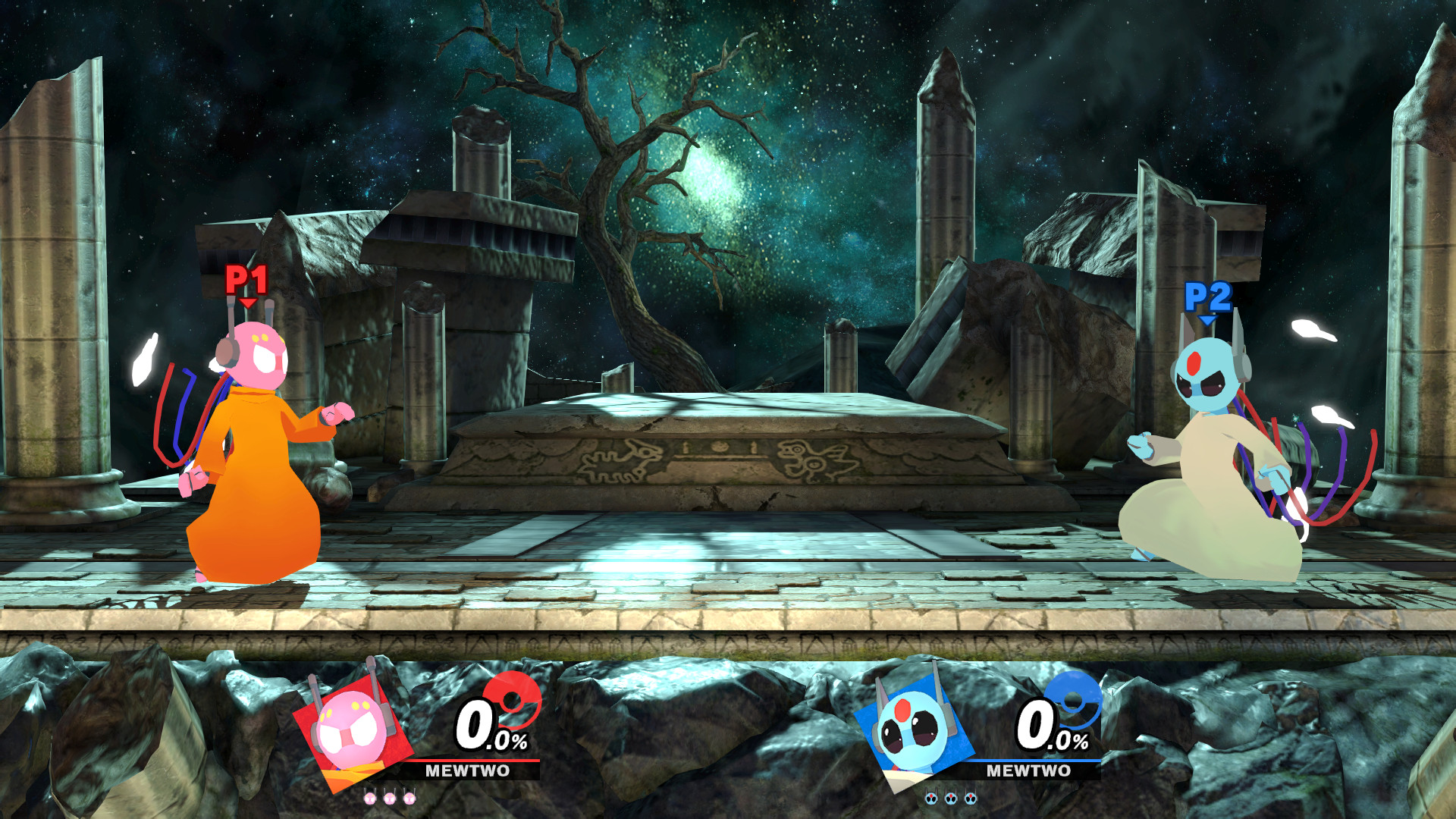Select the third pink stock icon under P1

click(x=410, y=798)
